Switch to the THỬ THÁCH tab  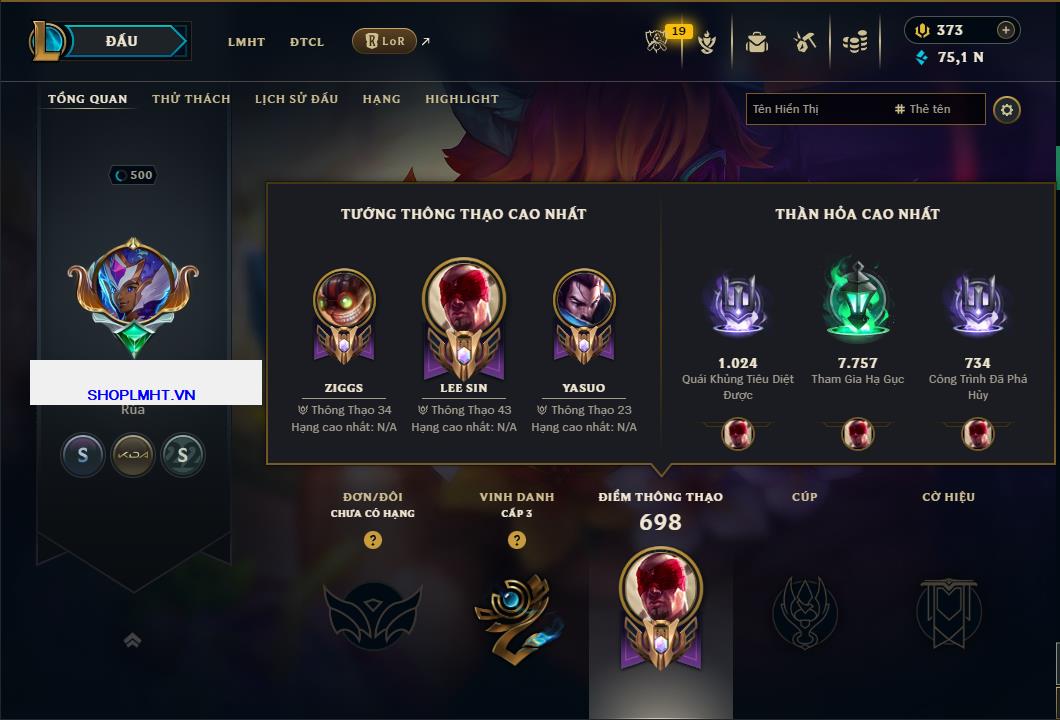pos(191,99)
